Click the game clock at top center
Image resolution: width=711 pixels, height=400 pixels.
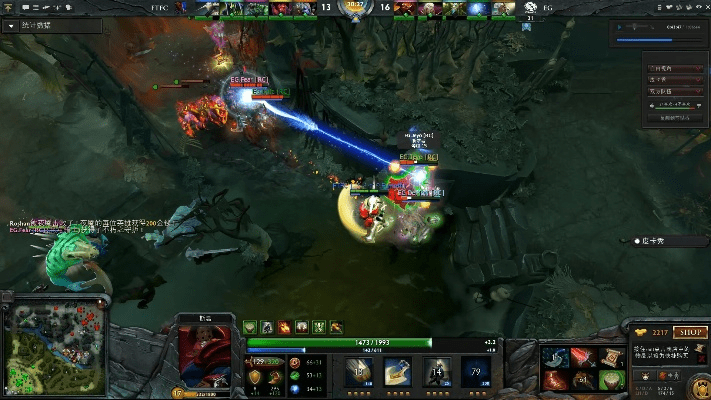point(355,7)
